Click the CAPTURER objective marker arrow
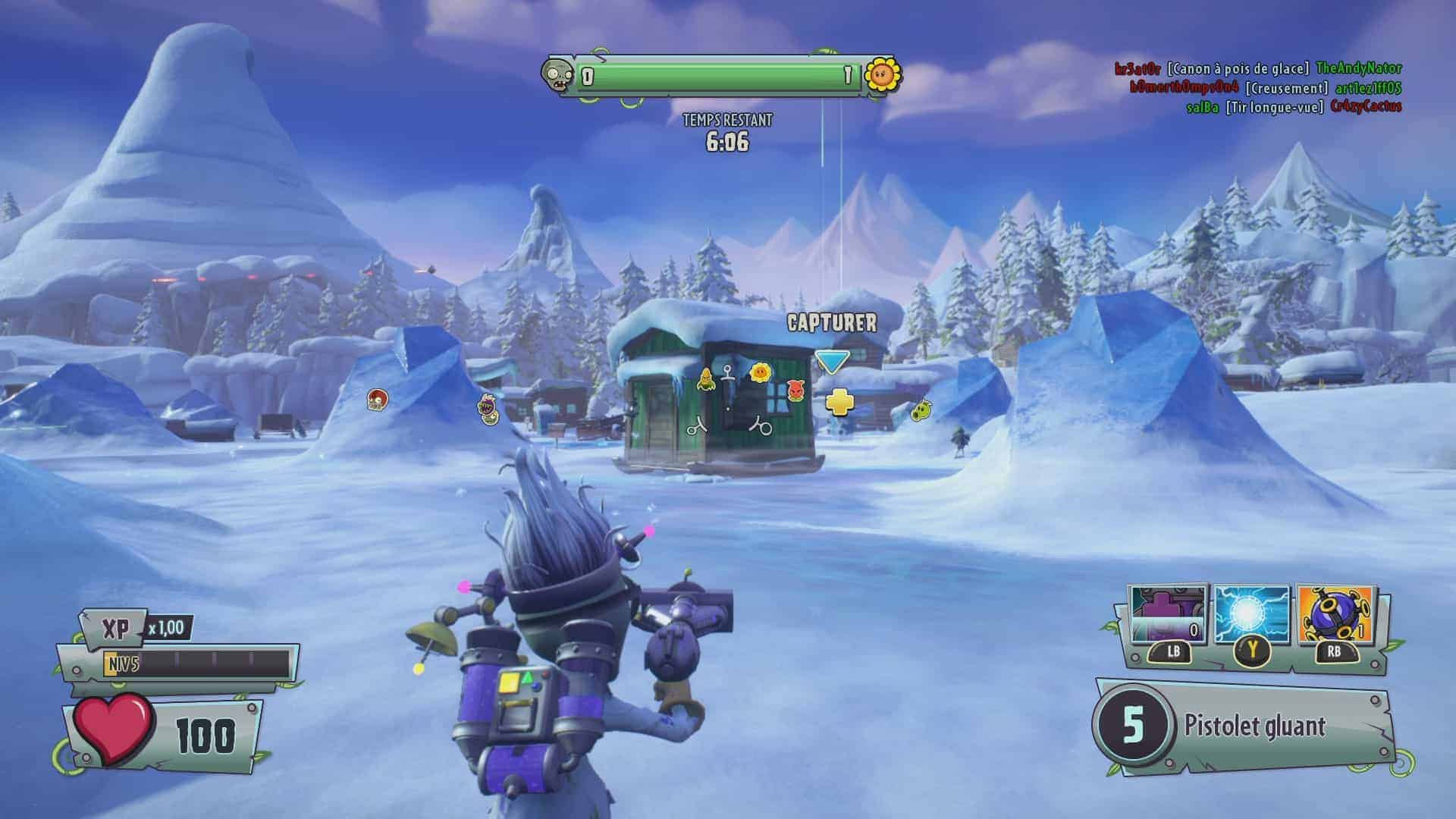Viewport: 1456px width, 819px height. tap(831, 361)
